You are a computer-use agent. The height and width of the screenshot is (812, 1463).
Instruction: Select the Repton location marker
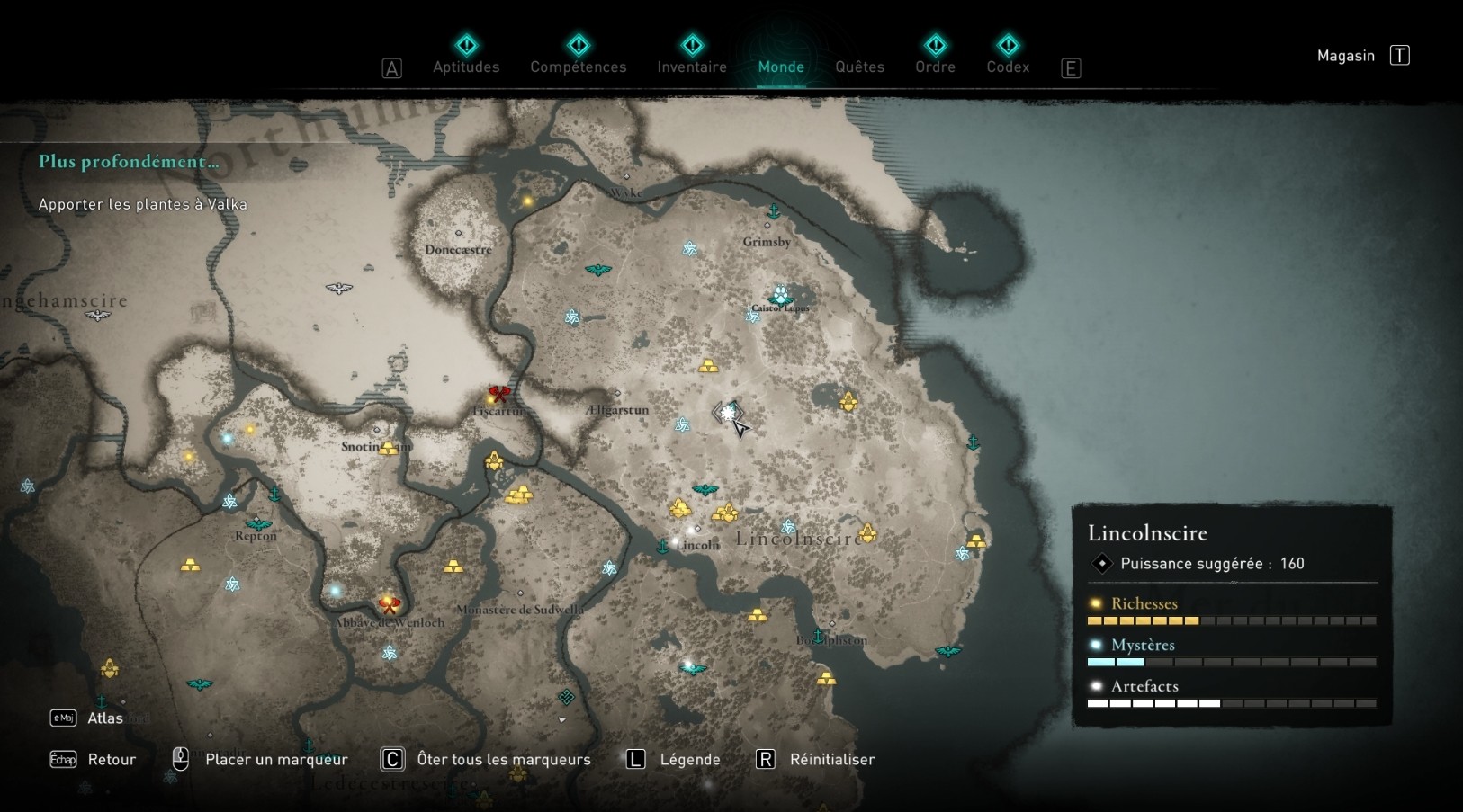(x=256, y=535)
